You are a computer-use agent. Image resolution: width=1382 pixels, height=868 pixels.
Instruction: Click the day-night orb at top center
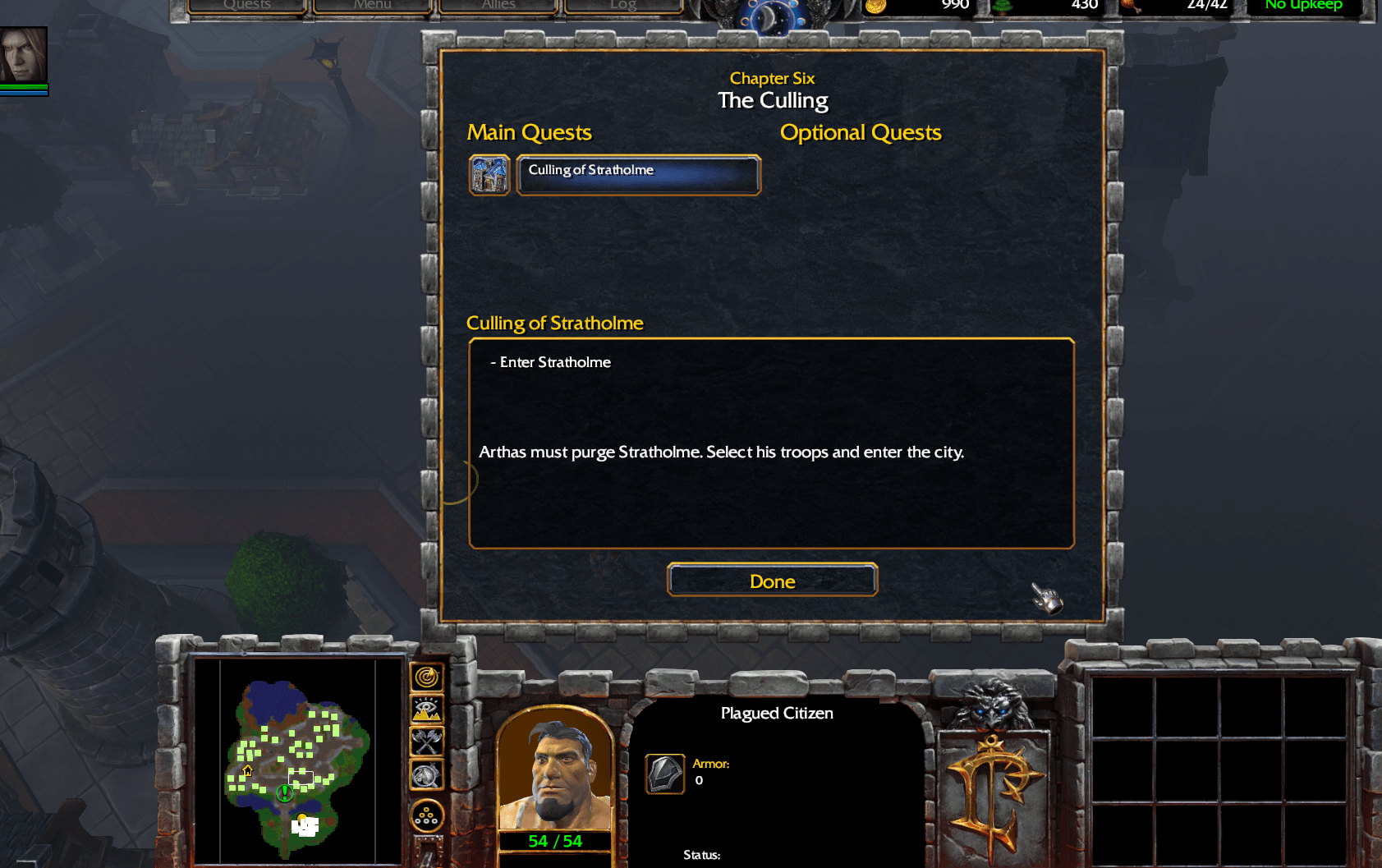773,12
